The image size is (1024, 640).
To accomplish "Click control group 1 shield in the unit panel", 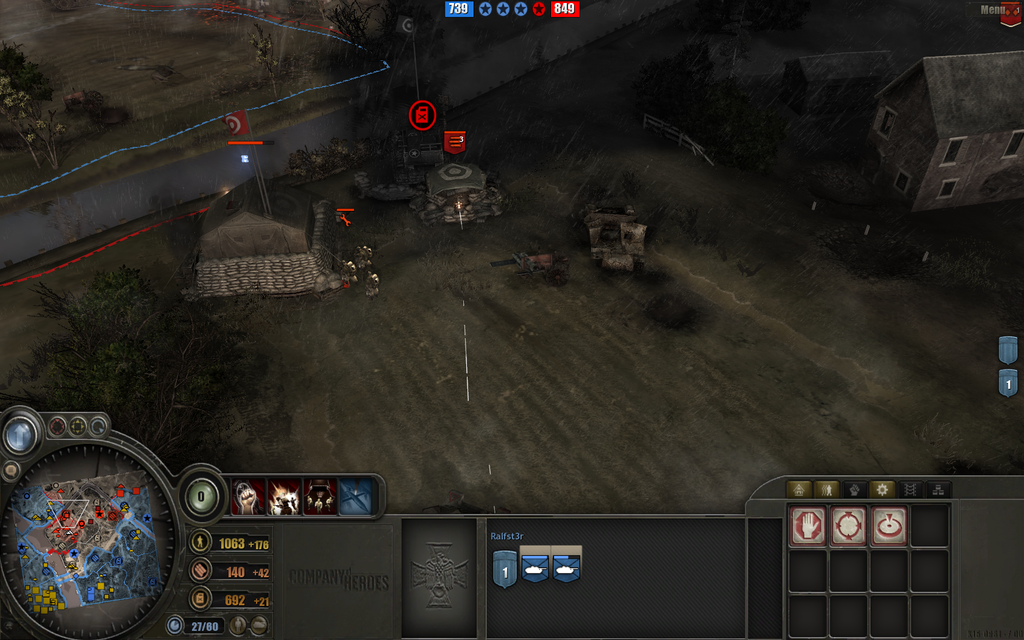I will (504, 568).
